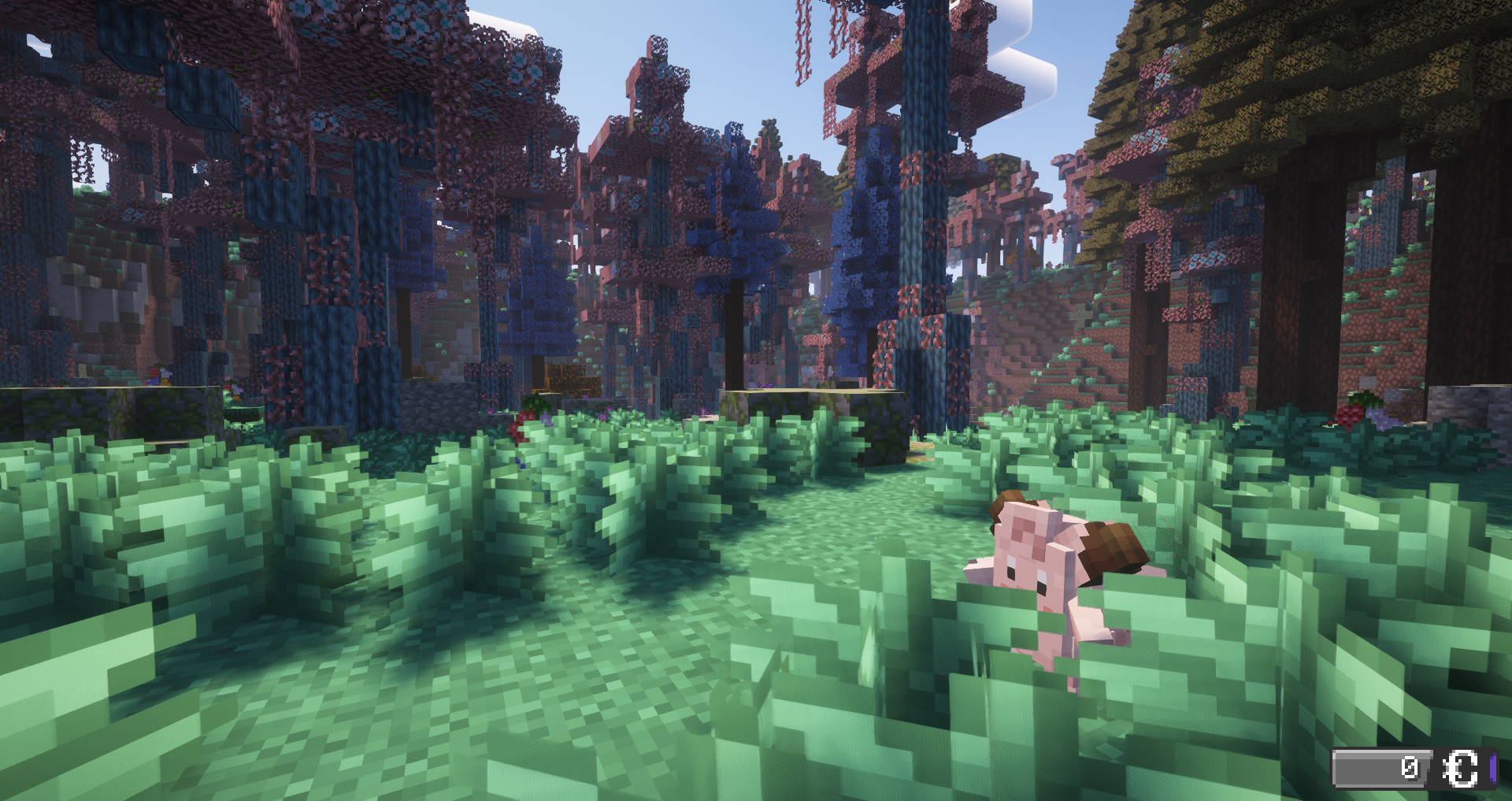Click the purple indicator bar bottom-right
The image size is (1512, 801).
pyautogui.click(x=1495, y=769)
